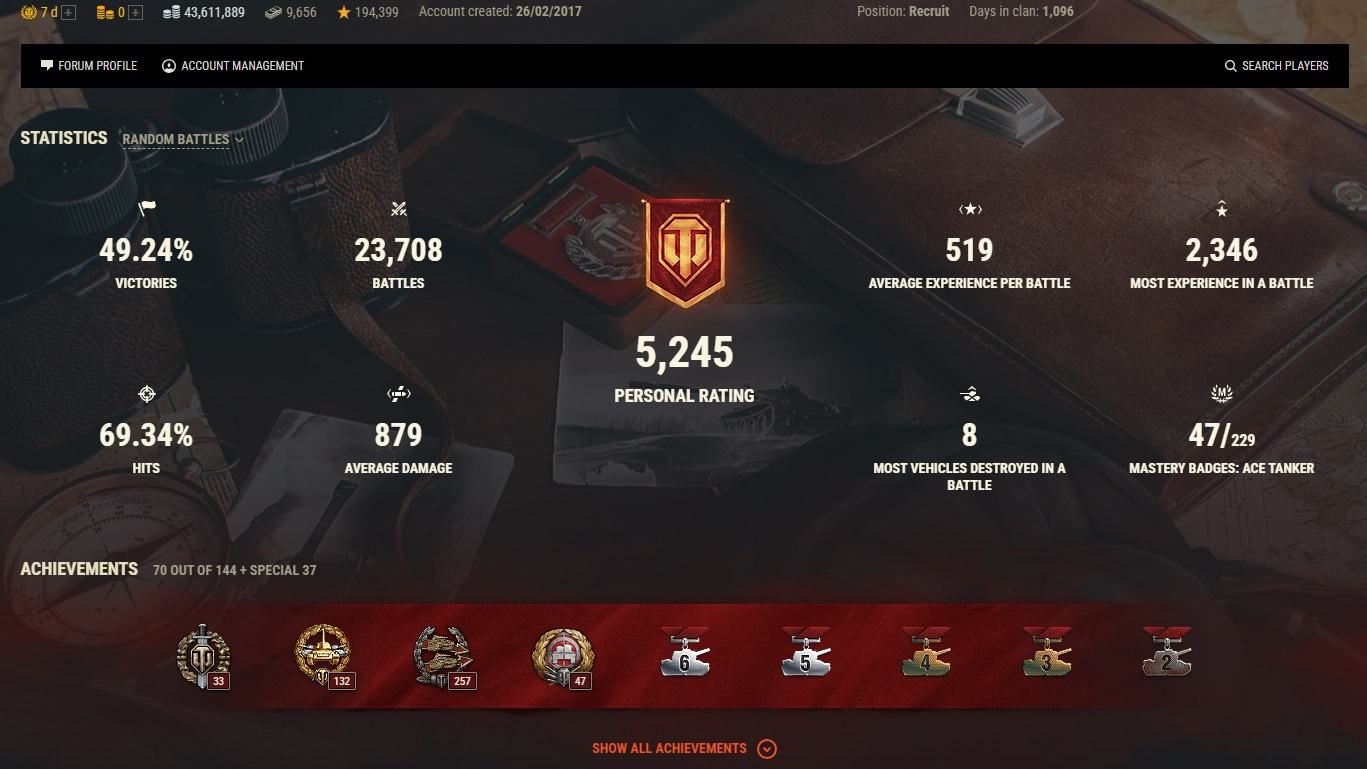The width and height of the screenshot is (1367, 769).
Task: Open Forum Profile
Action: [89, 65]
